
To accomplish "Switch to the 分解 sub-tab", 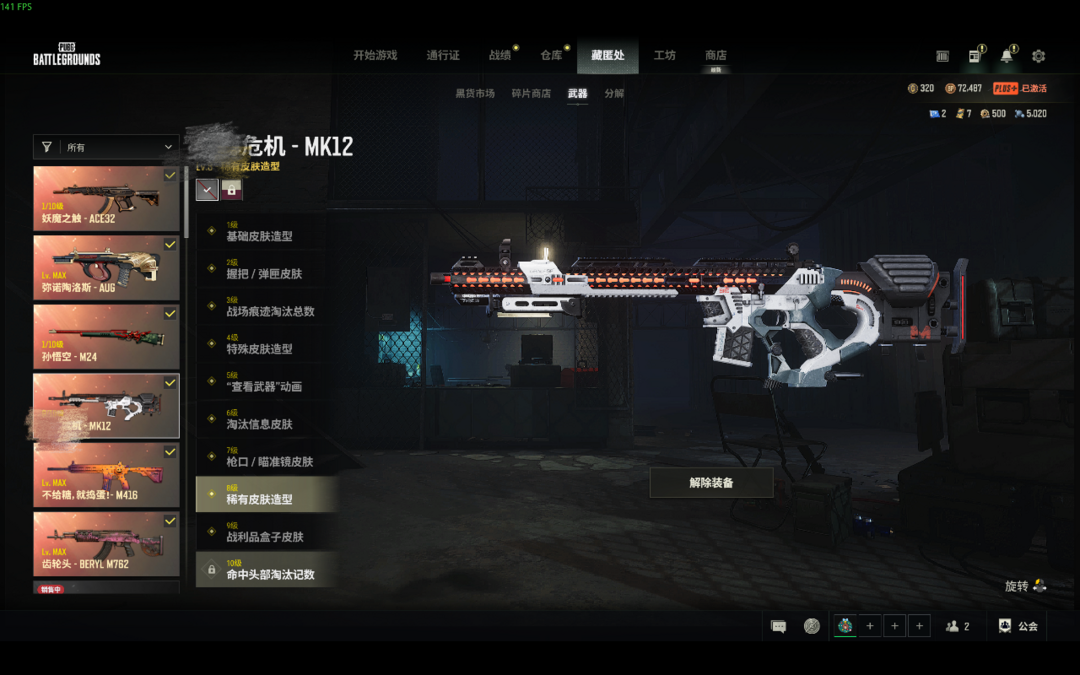I will pyautogui.click(x=614, y=94).
